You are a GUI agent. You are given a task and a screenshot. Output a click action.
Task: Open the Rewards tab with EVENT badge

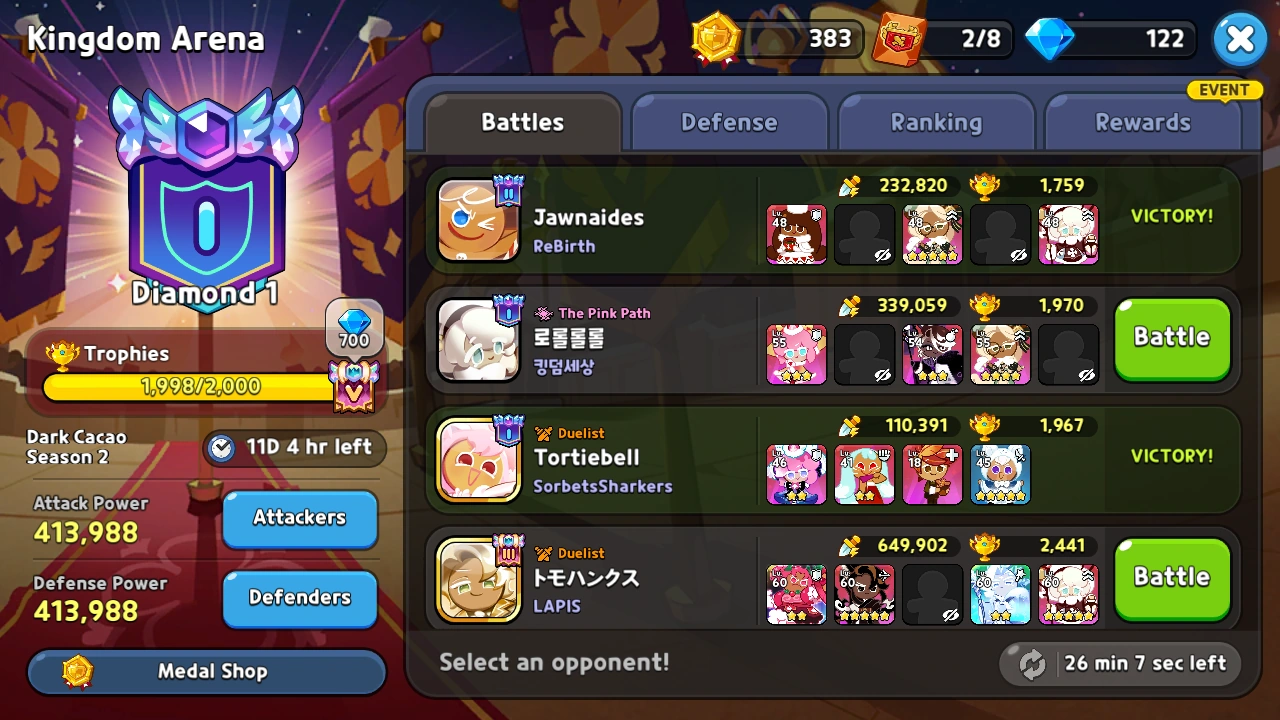point(1143,121)
